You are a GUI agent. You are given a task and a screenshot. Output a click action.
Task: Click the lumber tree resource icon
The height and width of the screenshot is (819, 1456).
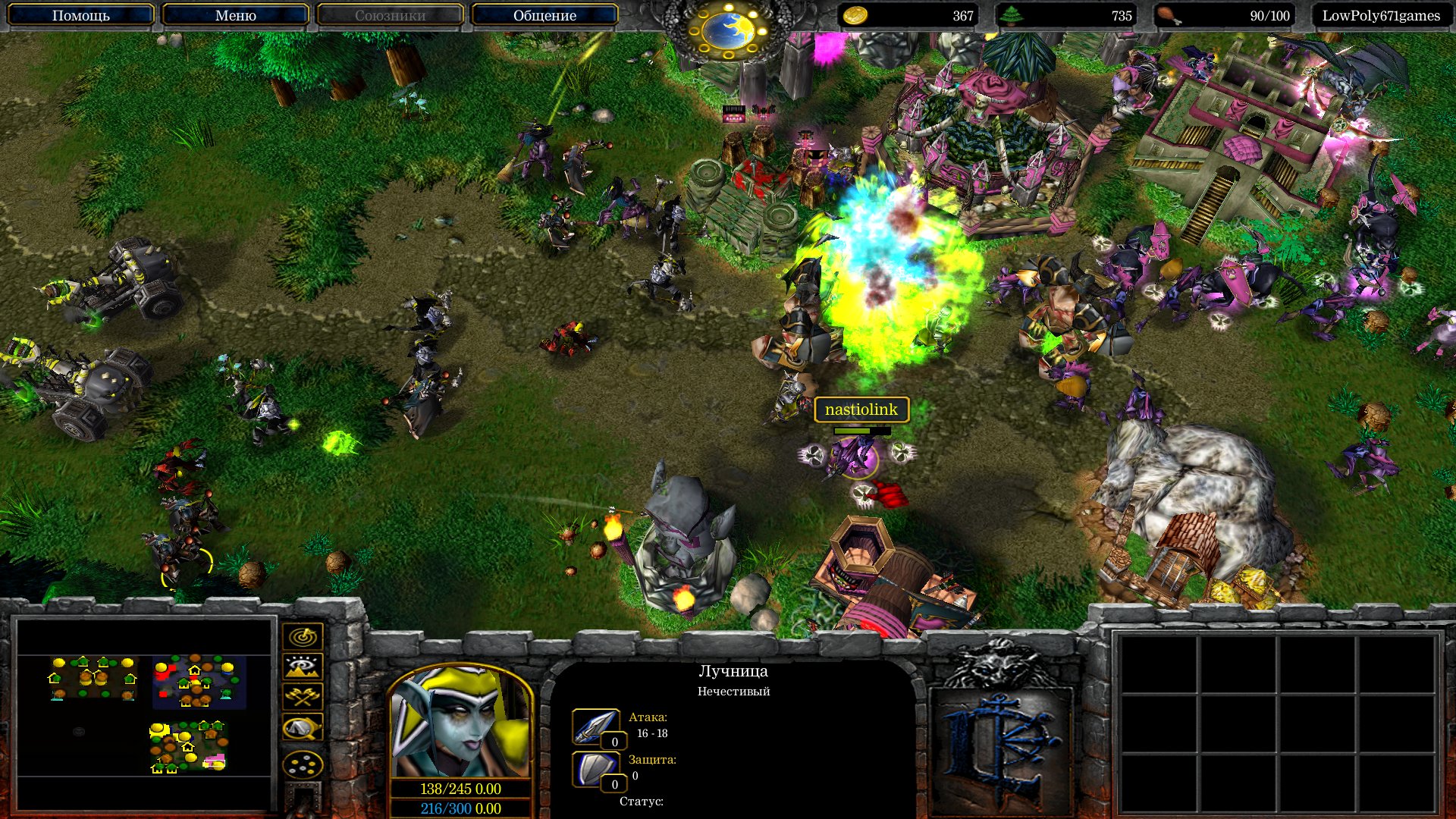[1010, 15]
